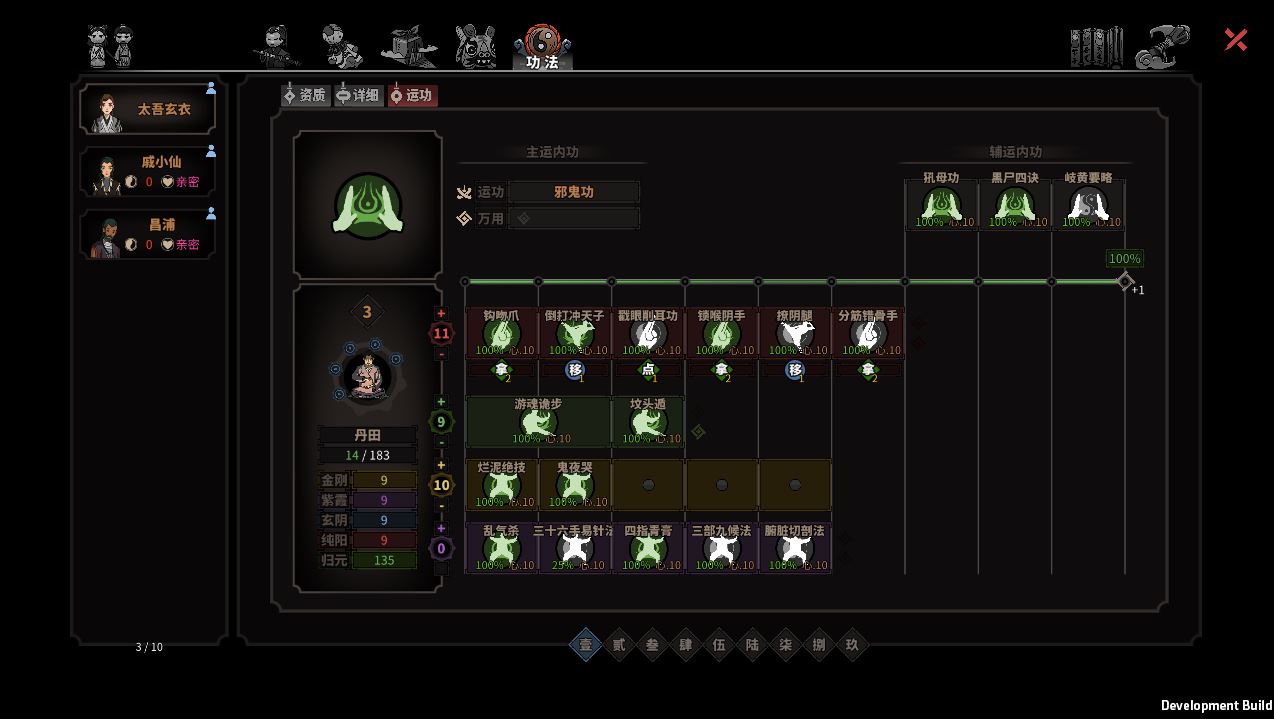Choose party member 戚小仙
1274x719 pixels.
148,172
